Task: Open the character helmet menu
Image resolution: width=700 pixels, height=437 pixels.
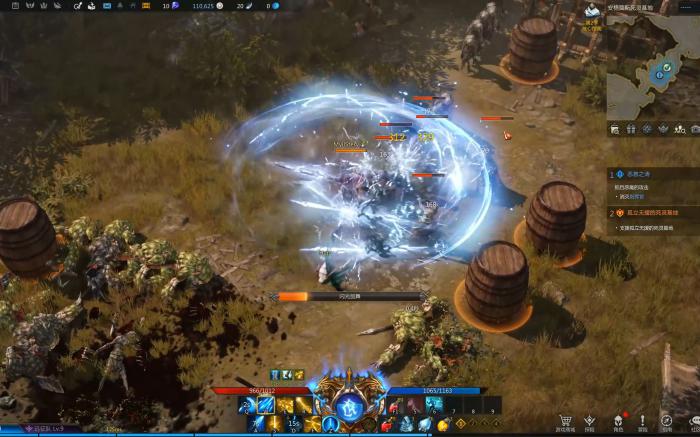Action: click(x=618, y=420)
